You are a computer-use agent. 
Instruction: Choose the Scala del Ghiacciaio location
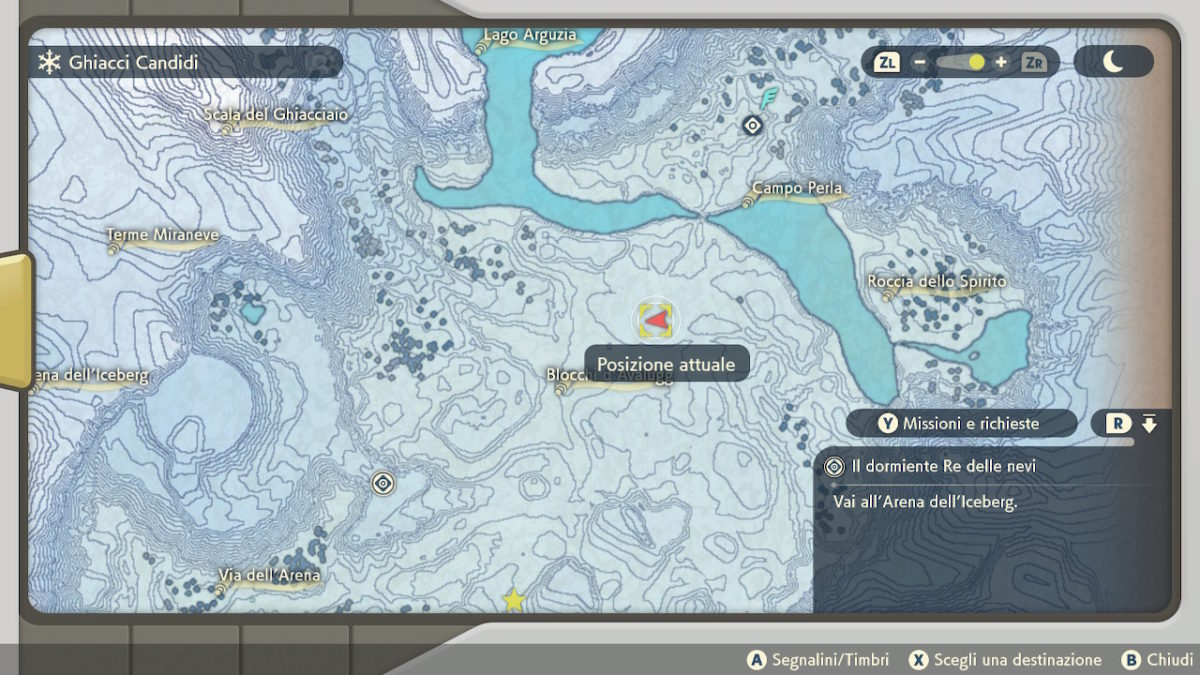pyautogui.click(x=276, y=115)
